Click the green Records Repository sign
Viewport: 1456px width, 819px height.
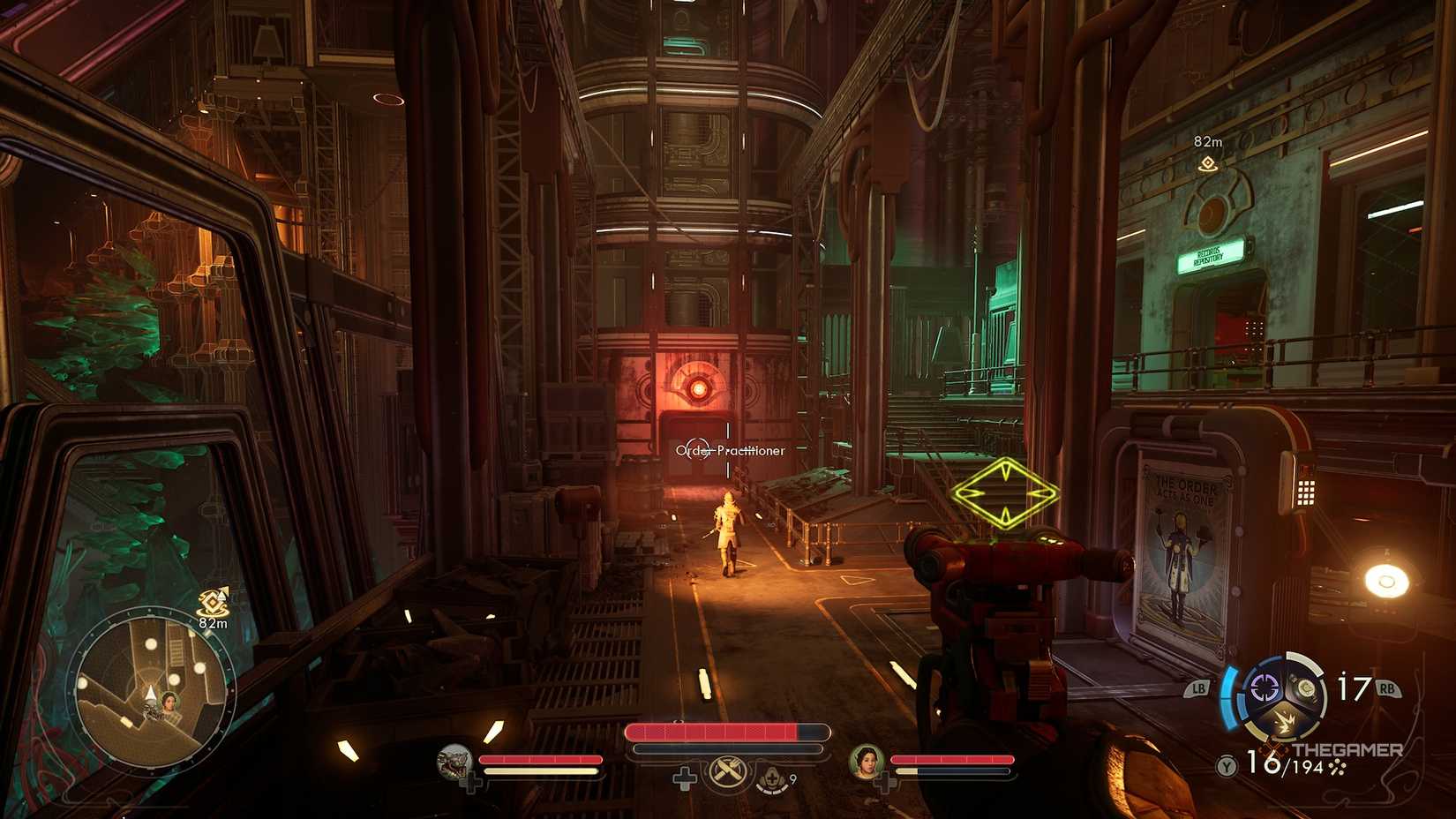pos(1211,259)
